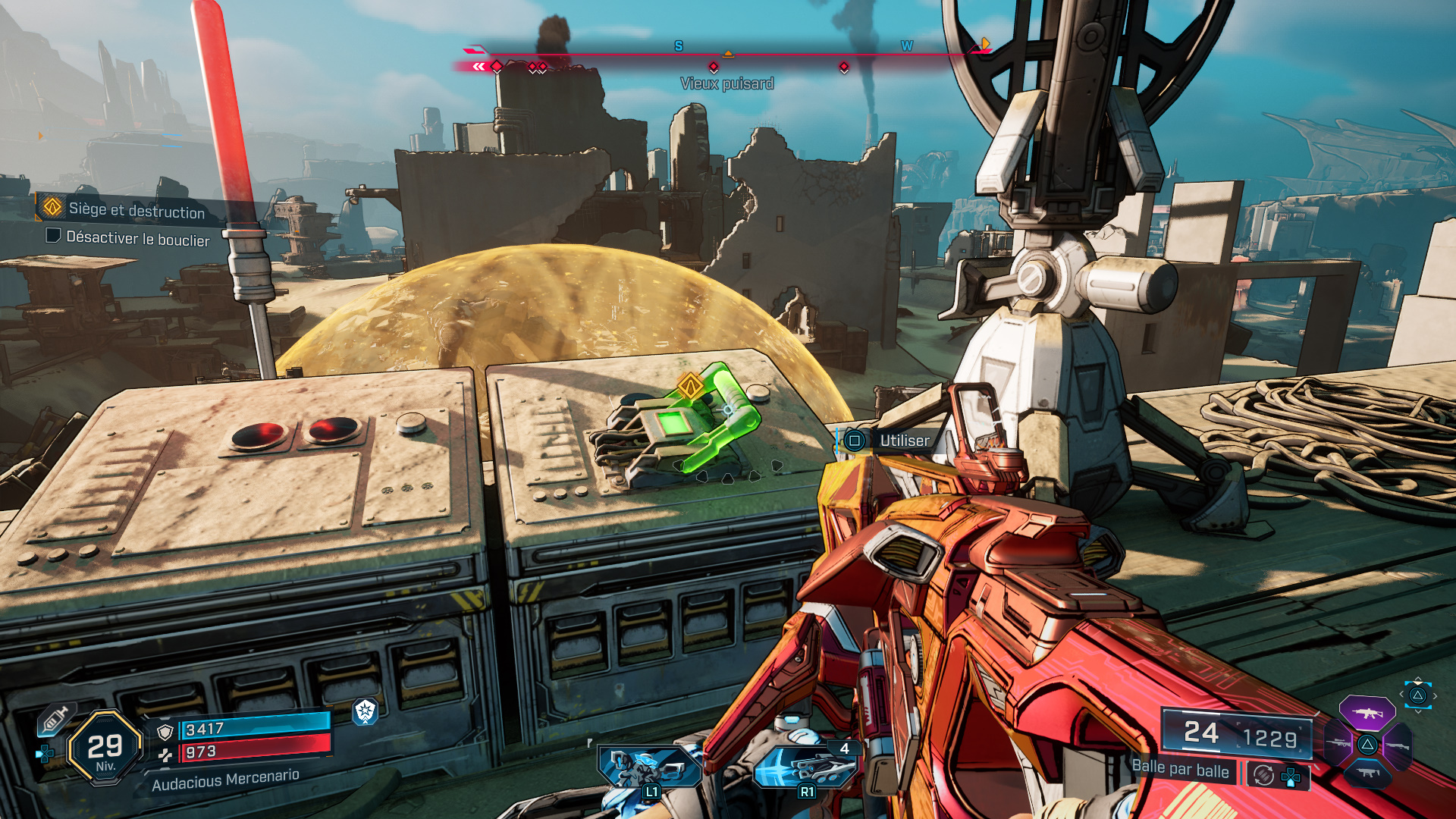Image resolution: width=1456 pixels, height=819 pixels.
Task: Click the down caret under the triangle swap icon
Action: (x=1418, y=711)
